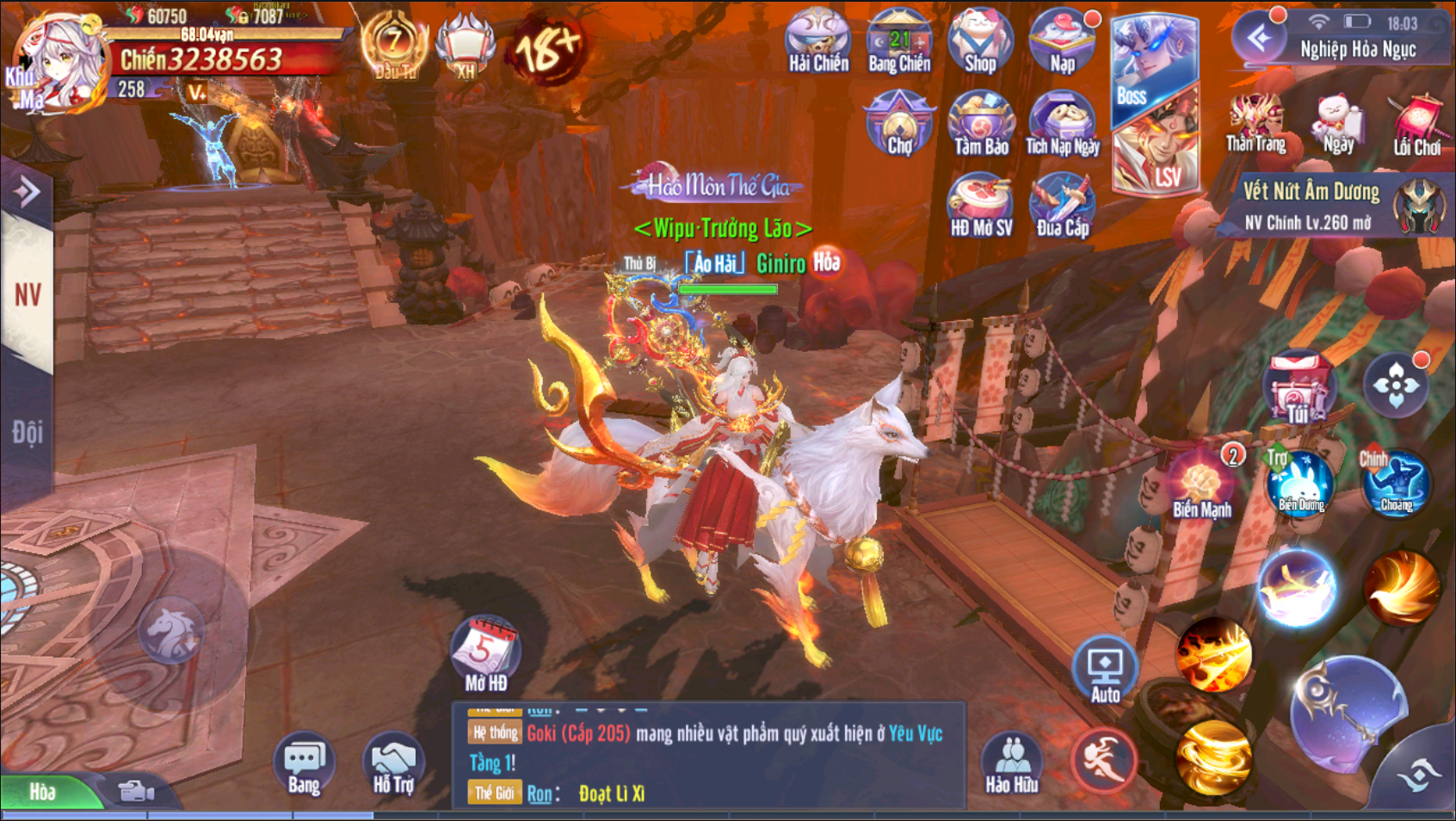This screenshot has height=821, width=1456.
Task: Open the Bang Chiến guild war icon
Action: [x=899, y=41]
